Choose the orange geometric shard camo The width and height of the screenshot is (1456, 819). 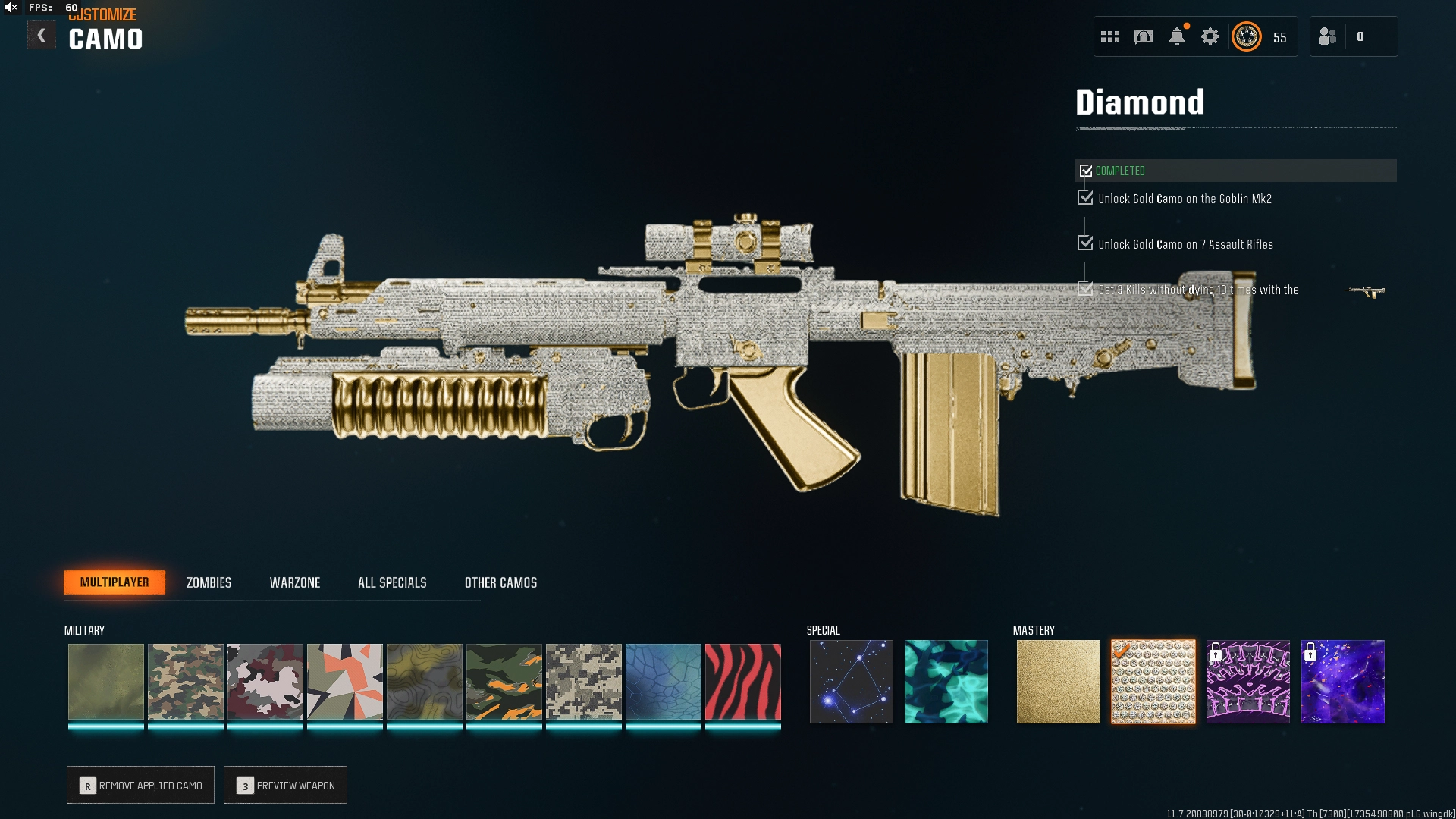(x=344, y=681)
